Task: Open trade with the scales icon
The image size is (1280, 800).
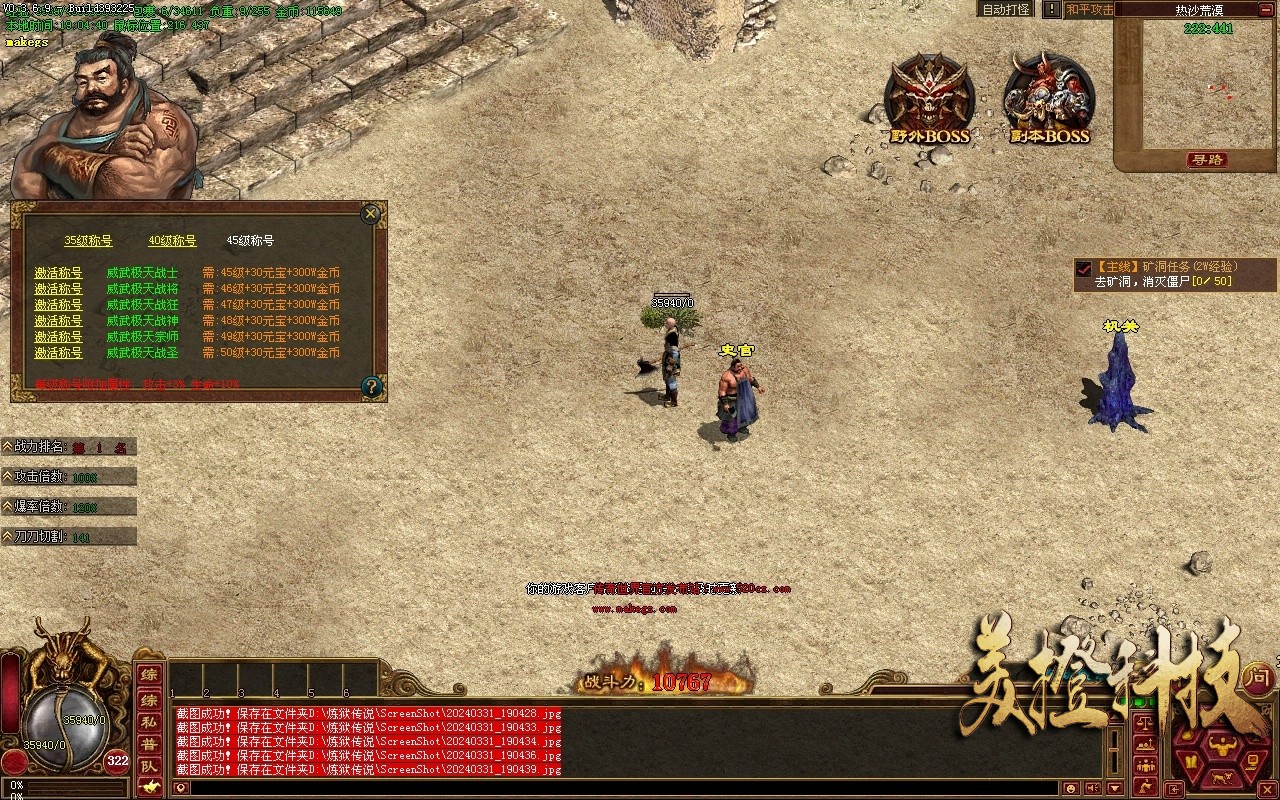Action: coord(1145,721)
